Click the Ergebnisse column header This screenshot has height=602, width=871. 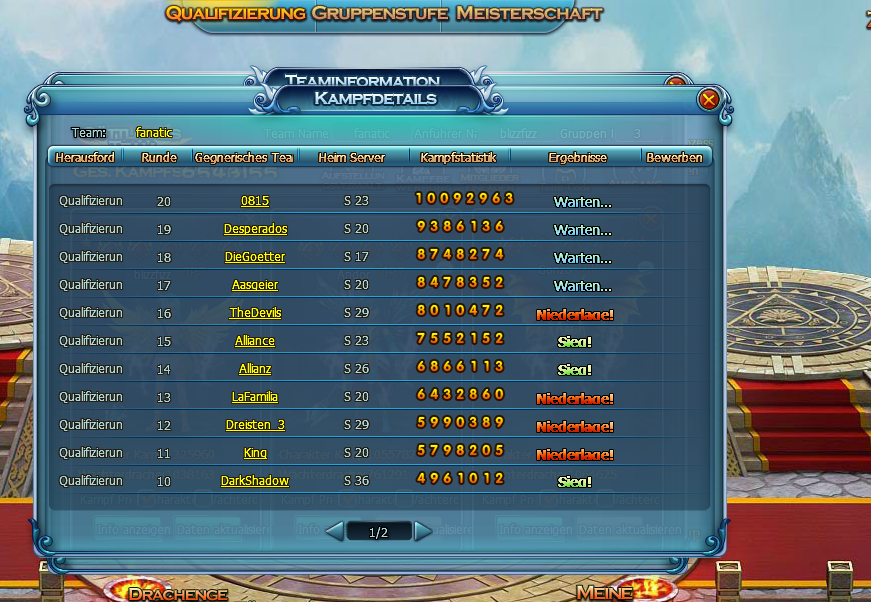click(577, 157)
